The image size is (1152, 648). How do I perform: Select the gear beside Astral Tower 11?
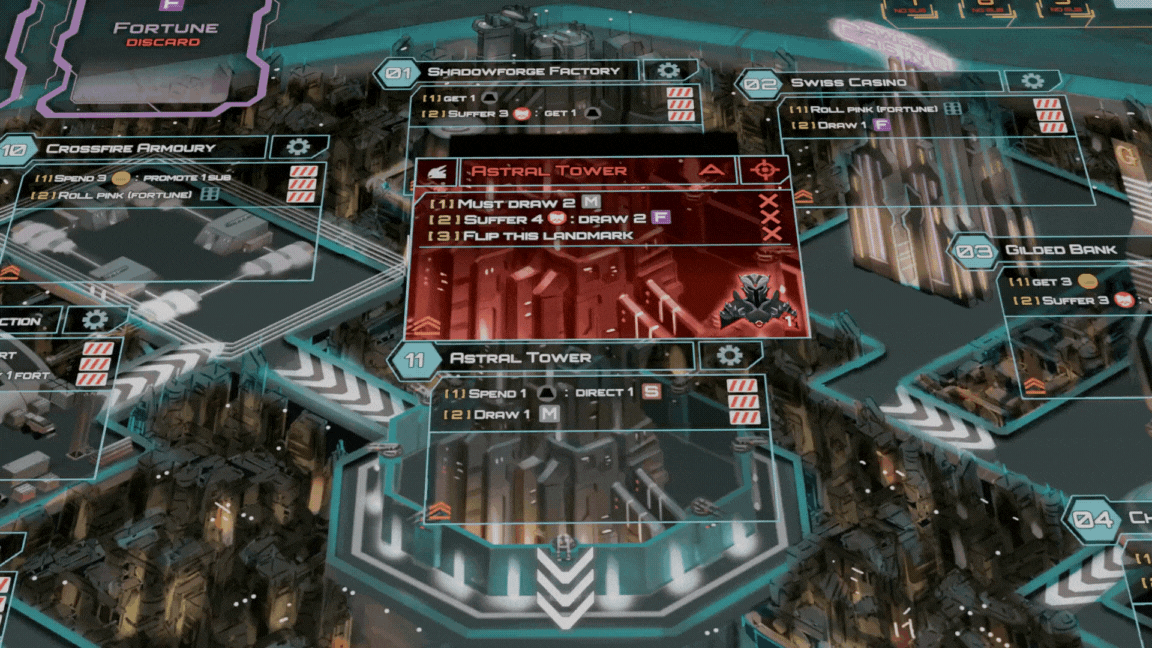tap(730, 356)
